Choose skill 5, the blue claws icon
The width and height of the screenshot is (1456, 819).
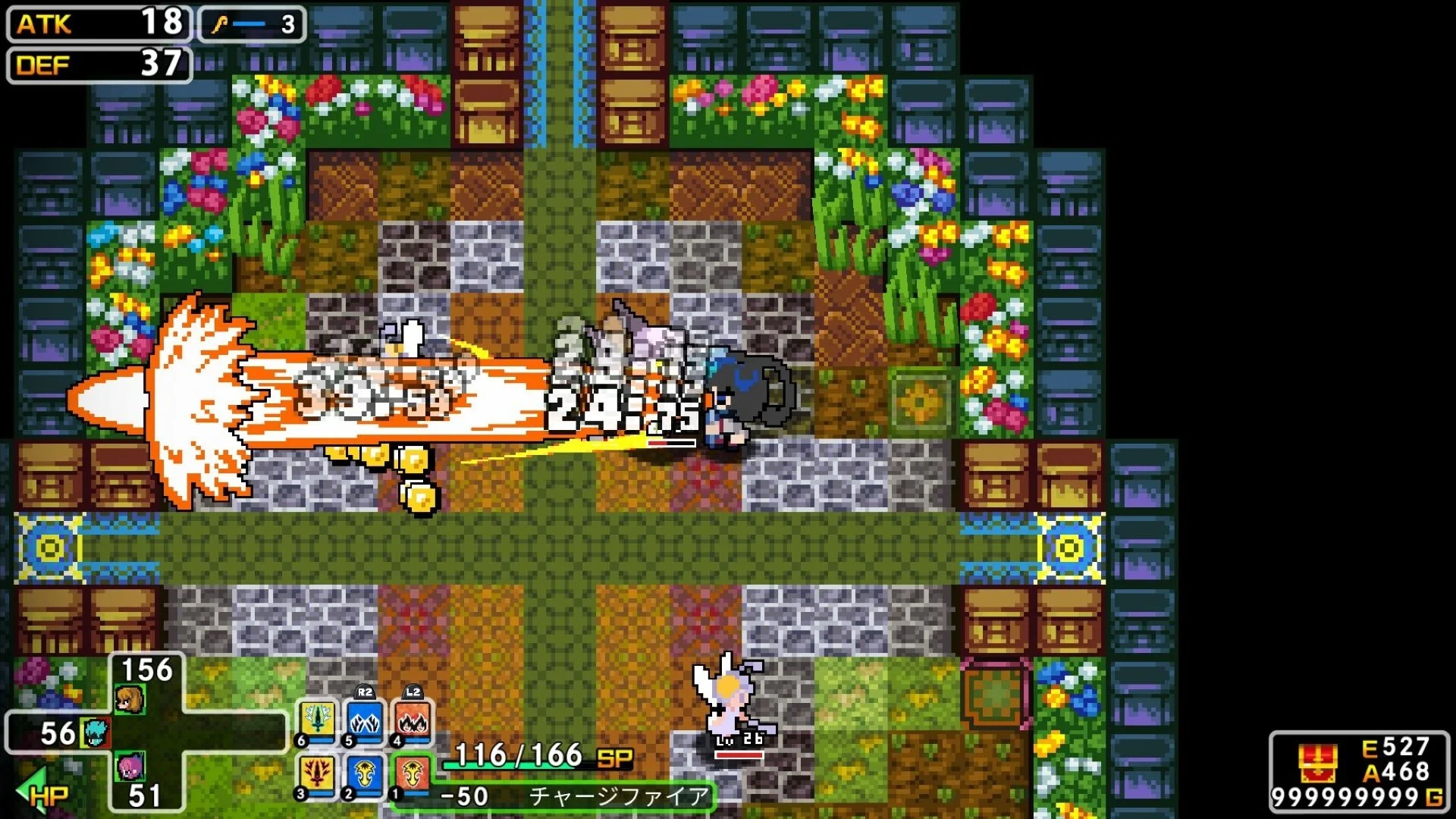tap(365, 721)
